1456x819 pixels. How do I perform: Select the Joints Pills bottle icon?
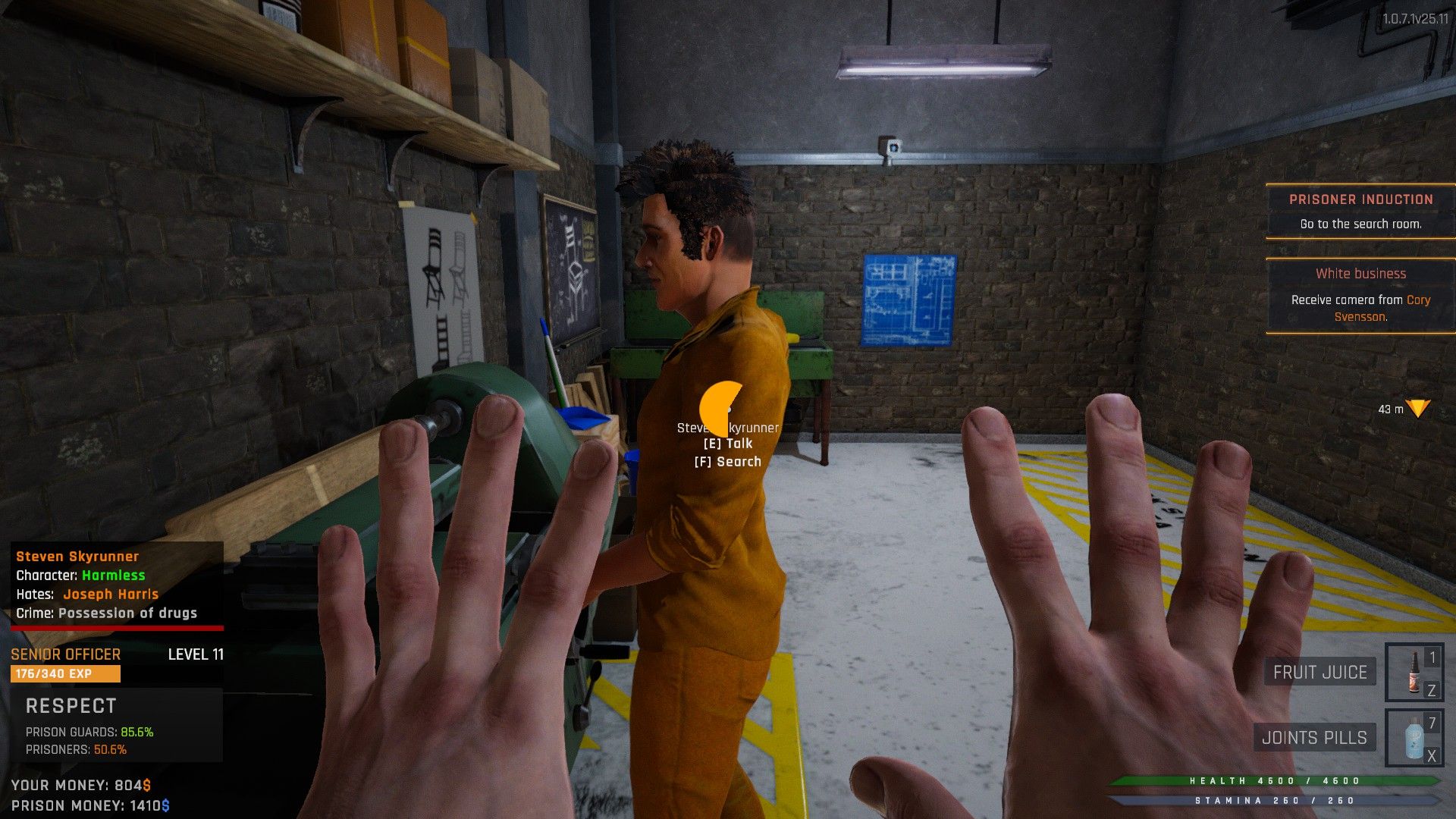[1414, 739]
